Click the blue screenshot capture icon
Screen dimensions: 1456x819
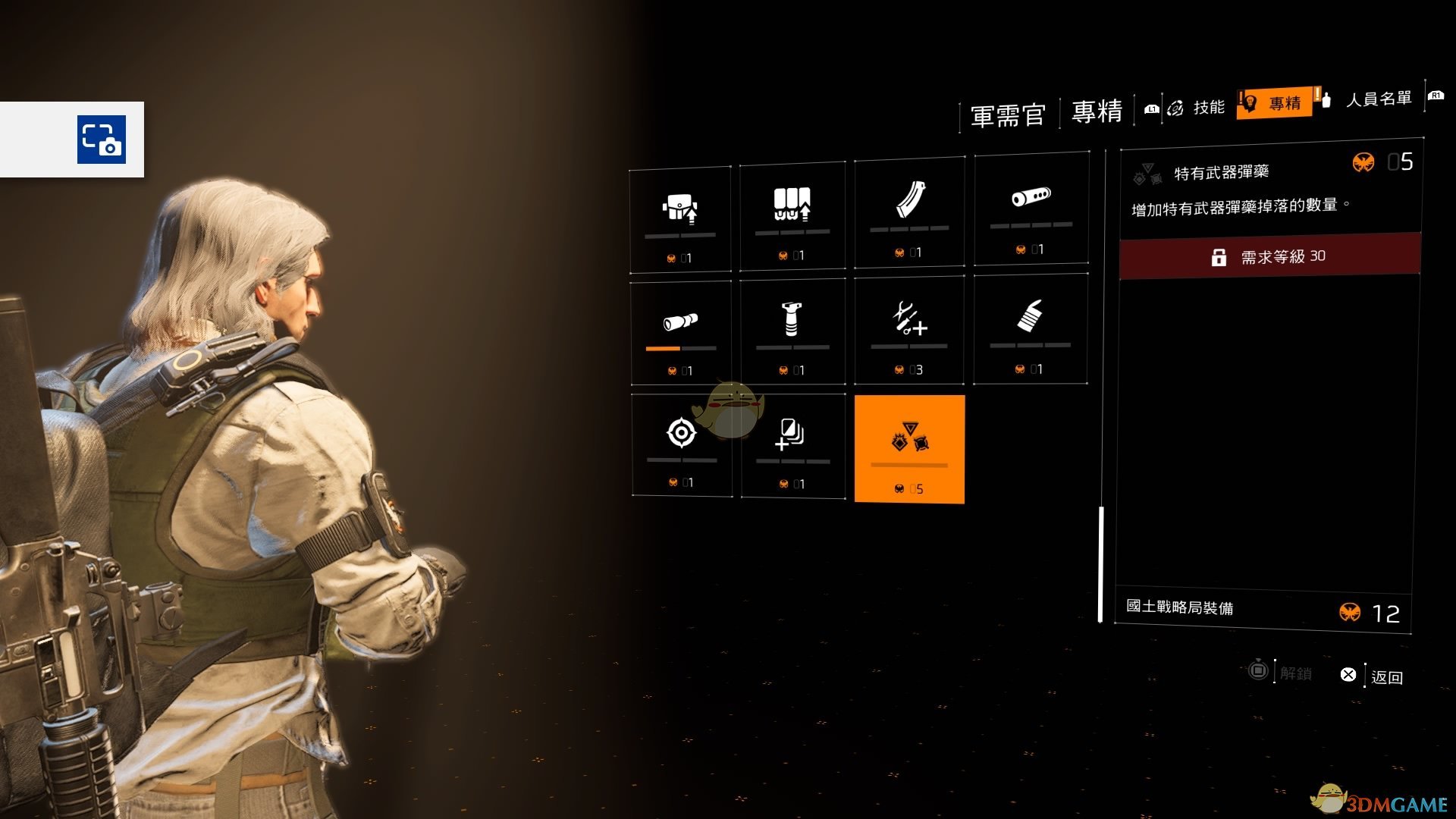click(x=102, y=140)
